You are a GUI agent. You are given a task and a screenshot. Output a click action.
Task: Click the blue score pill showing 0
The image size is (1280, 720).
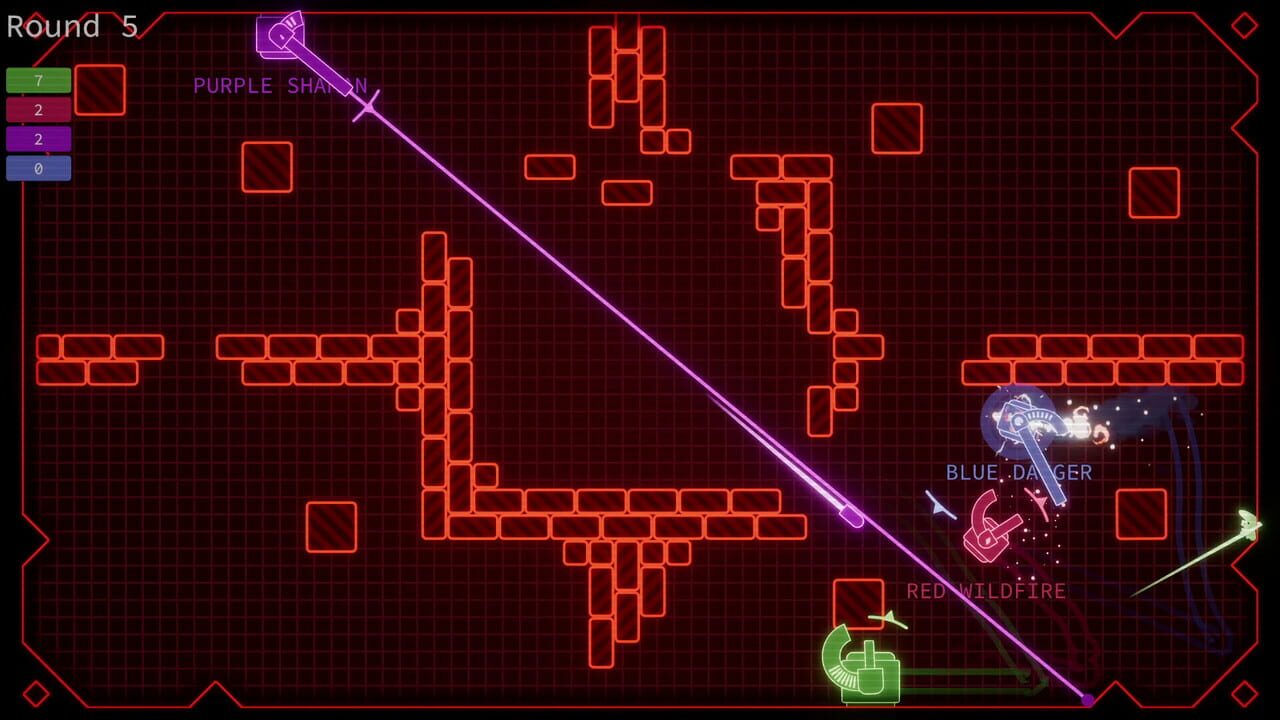click(37, 168)
